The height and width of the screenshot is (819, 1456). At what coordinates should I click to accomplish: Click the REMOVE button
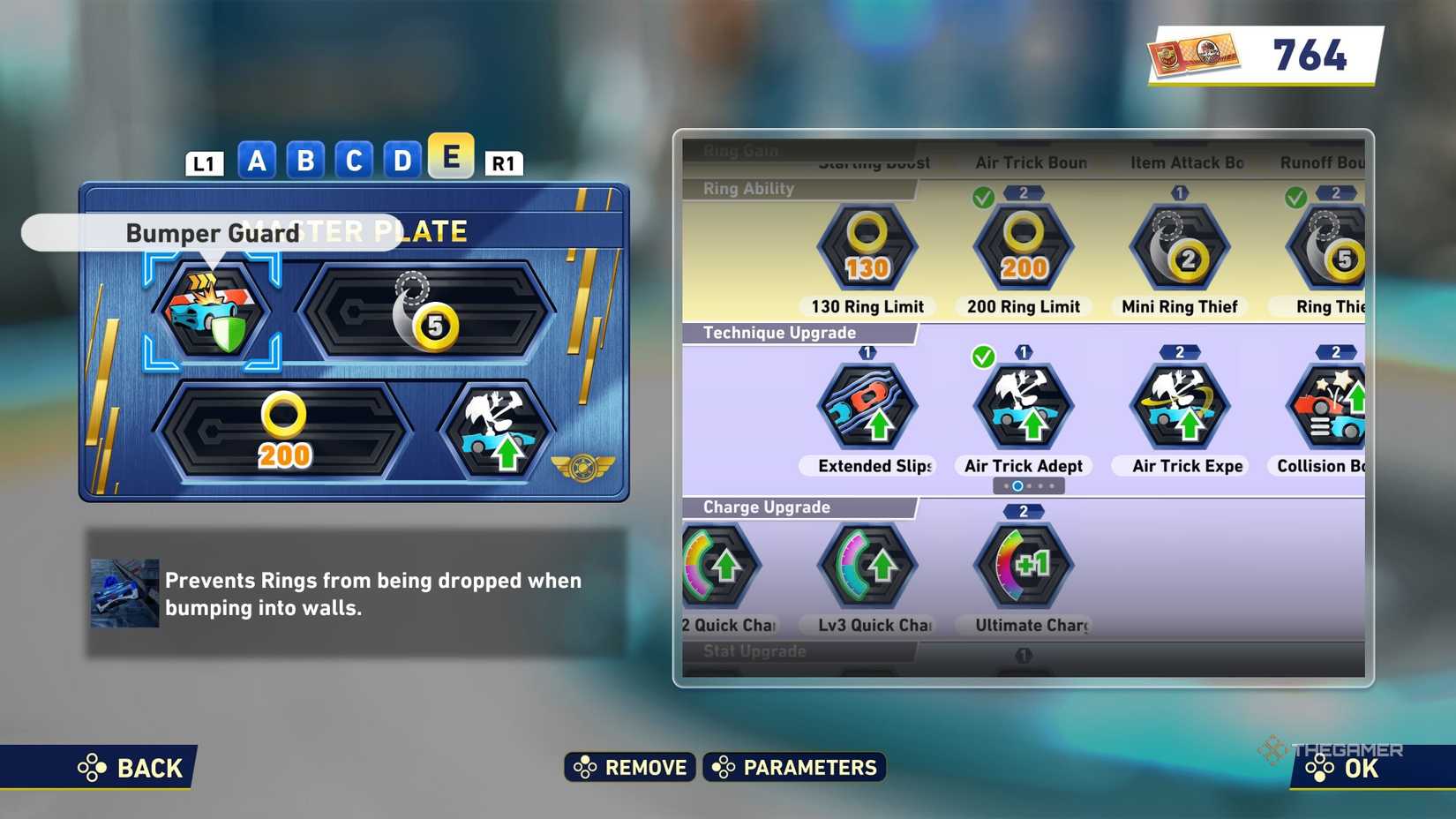pyautogui.click(x=628, y=767)
